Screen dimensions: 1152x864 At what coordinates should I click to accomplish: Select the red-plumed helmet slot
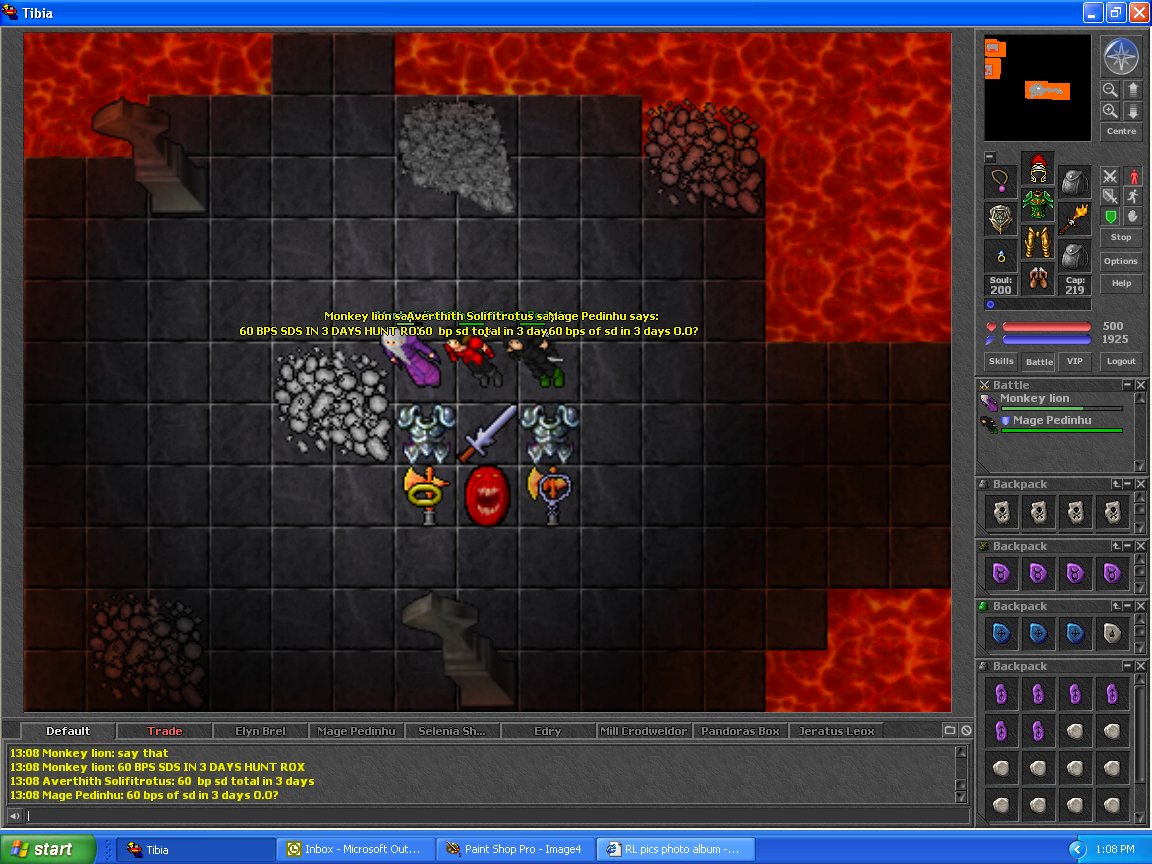tap(1038, 168)
